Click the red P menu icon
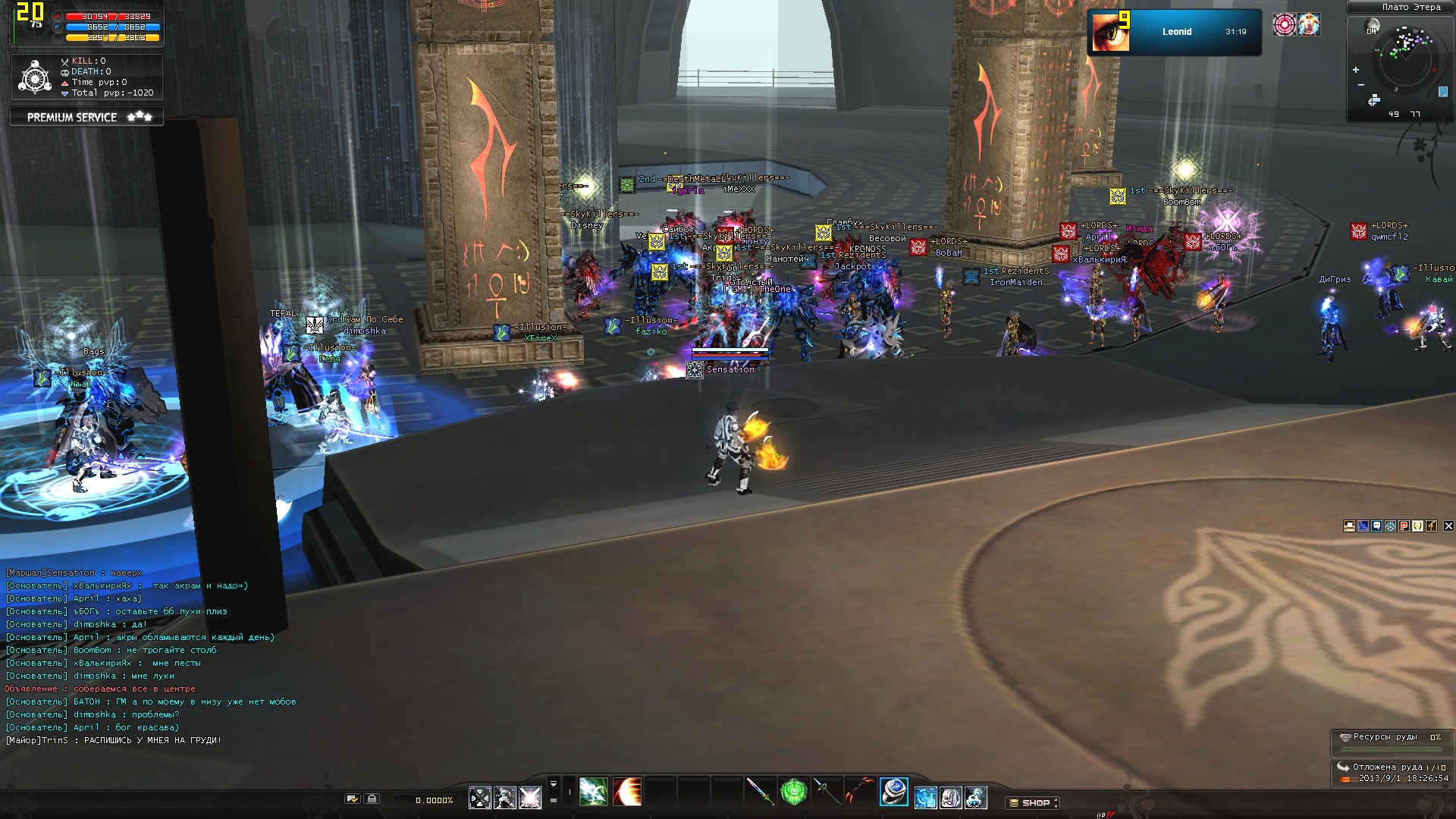Viewport: 1456px width, 819px height. [1404, 526]
